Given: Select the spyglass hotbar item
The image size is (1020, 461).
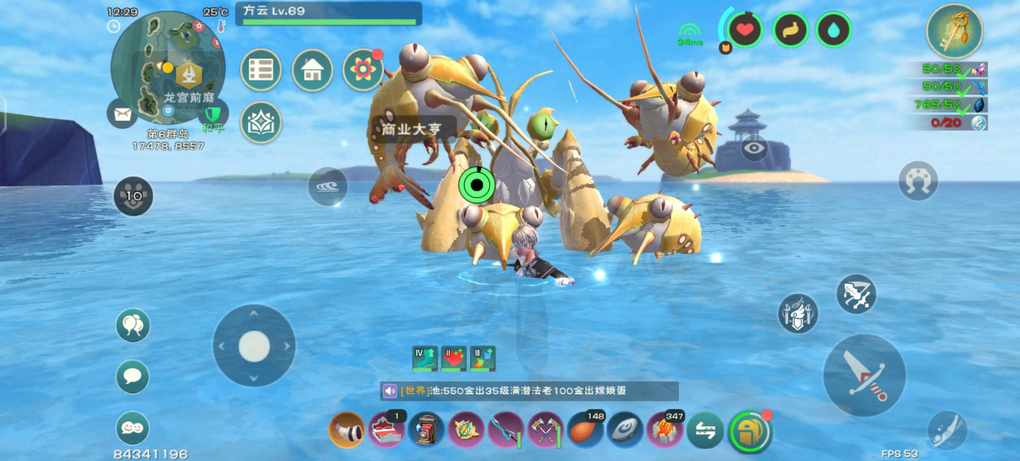Looking at the screenshot, I should (x=347, y=430).
